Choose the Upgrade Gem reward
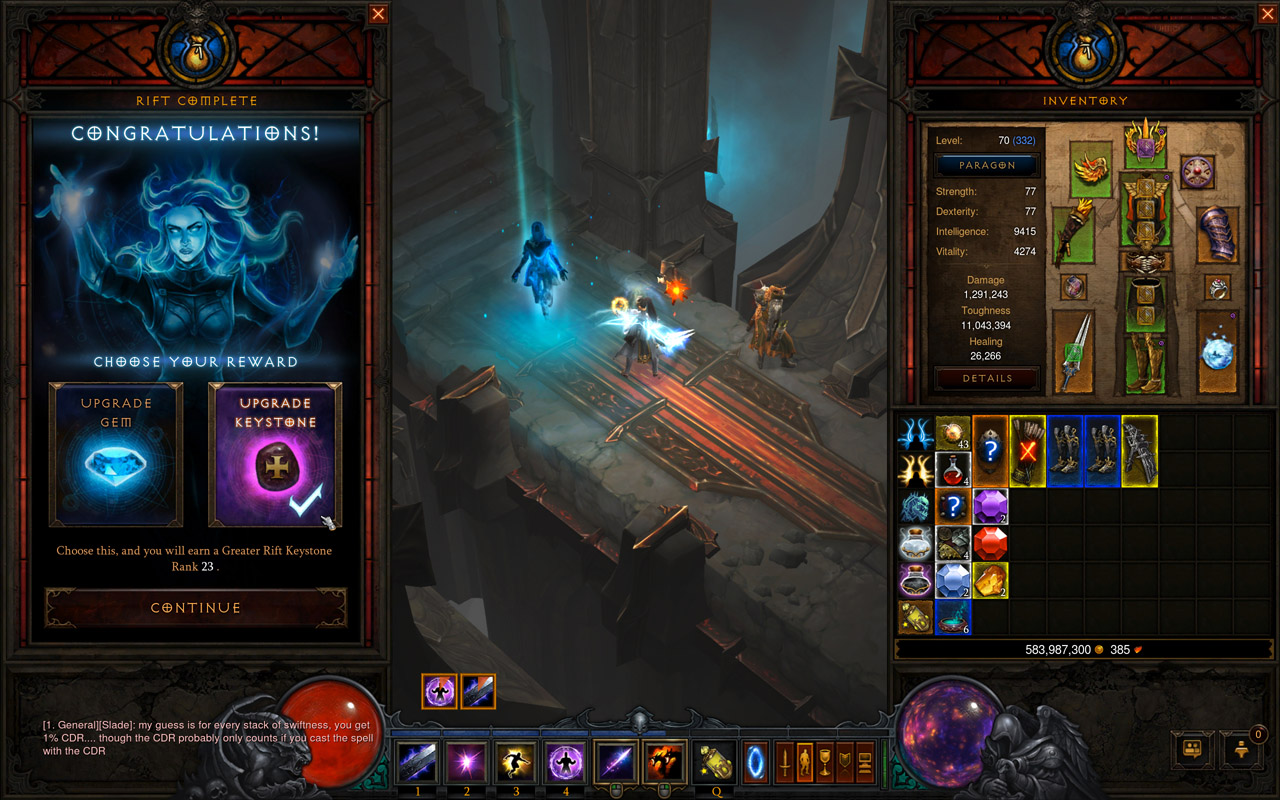Image resolution: width=1280 pixels, height=800 pixels. [116, 455]
